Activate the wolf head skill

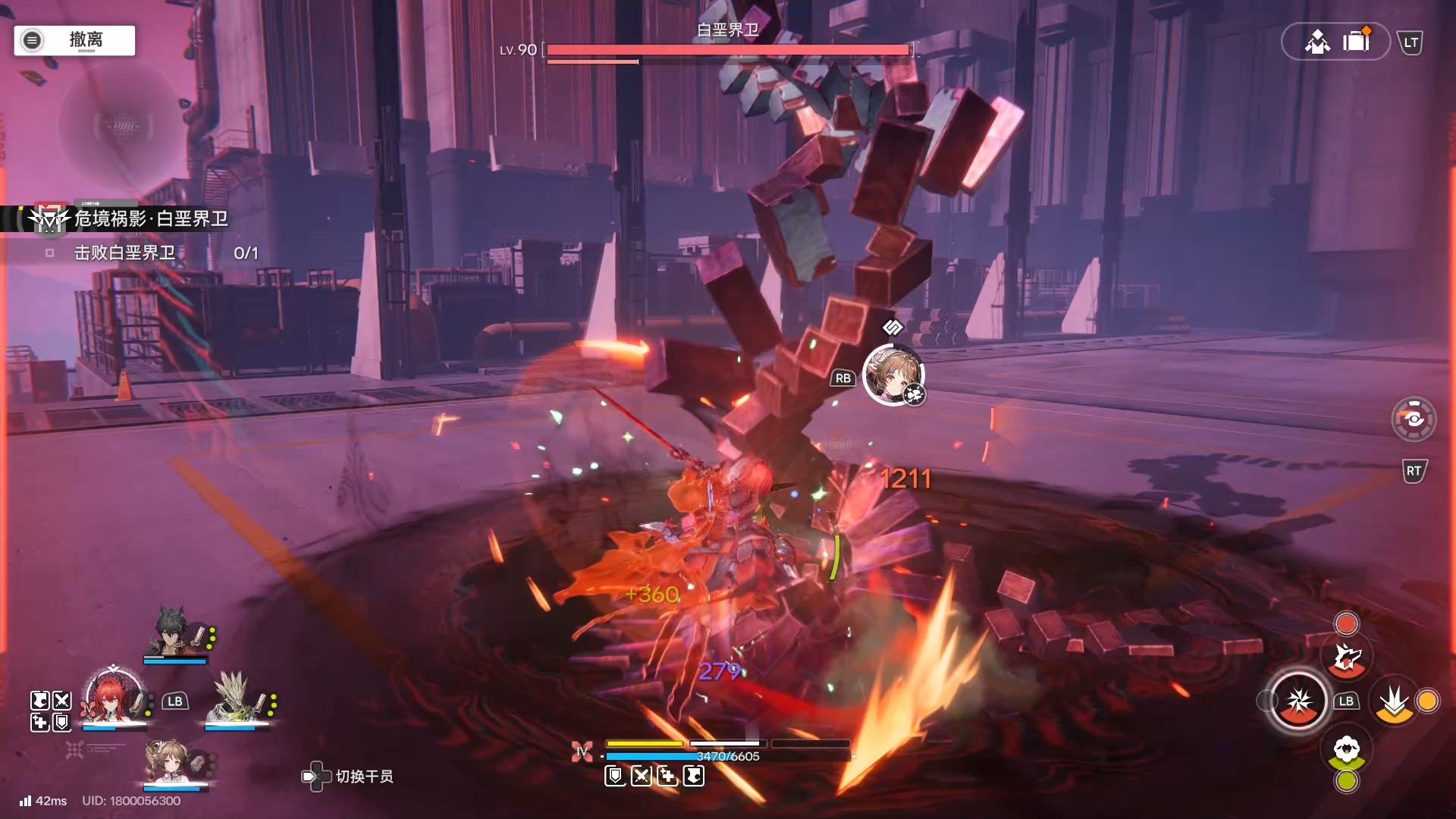pos(1347,658)
